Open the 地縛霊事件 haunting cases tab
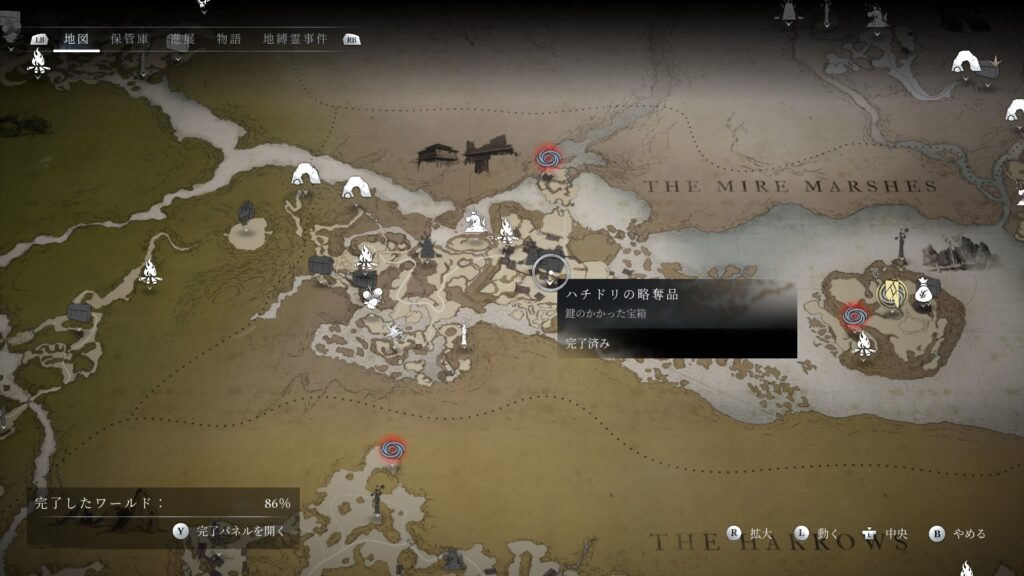This screenshot has height=576, width=1024. pyautogui.click(x=296, y=39)
